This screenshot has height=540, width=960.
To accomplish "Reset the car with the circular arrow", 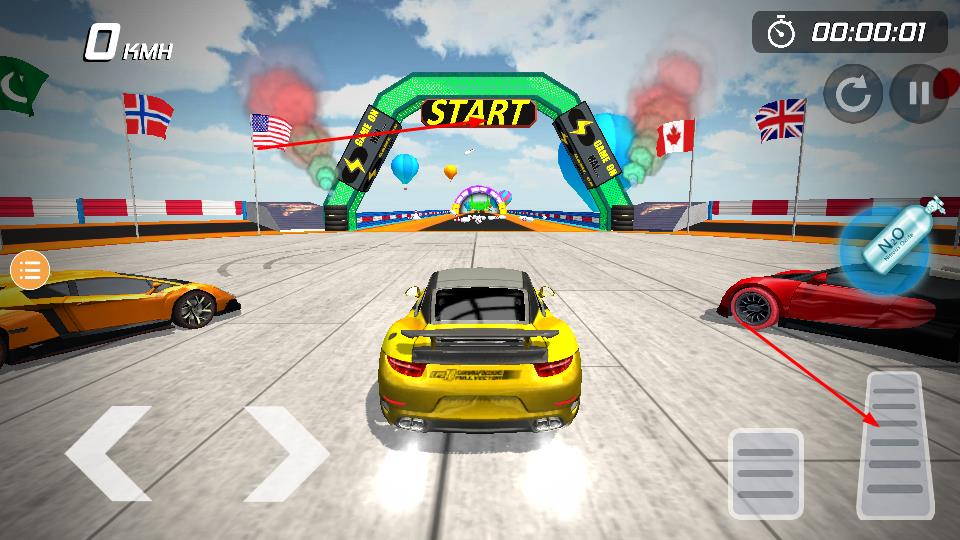I will coord(853,94).
